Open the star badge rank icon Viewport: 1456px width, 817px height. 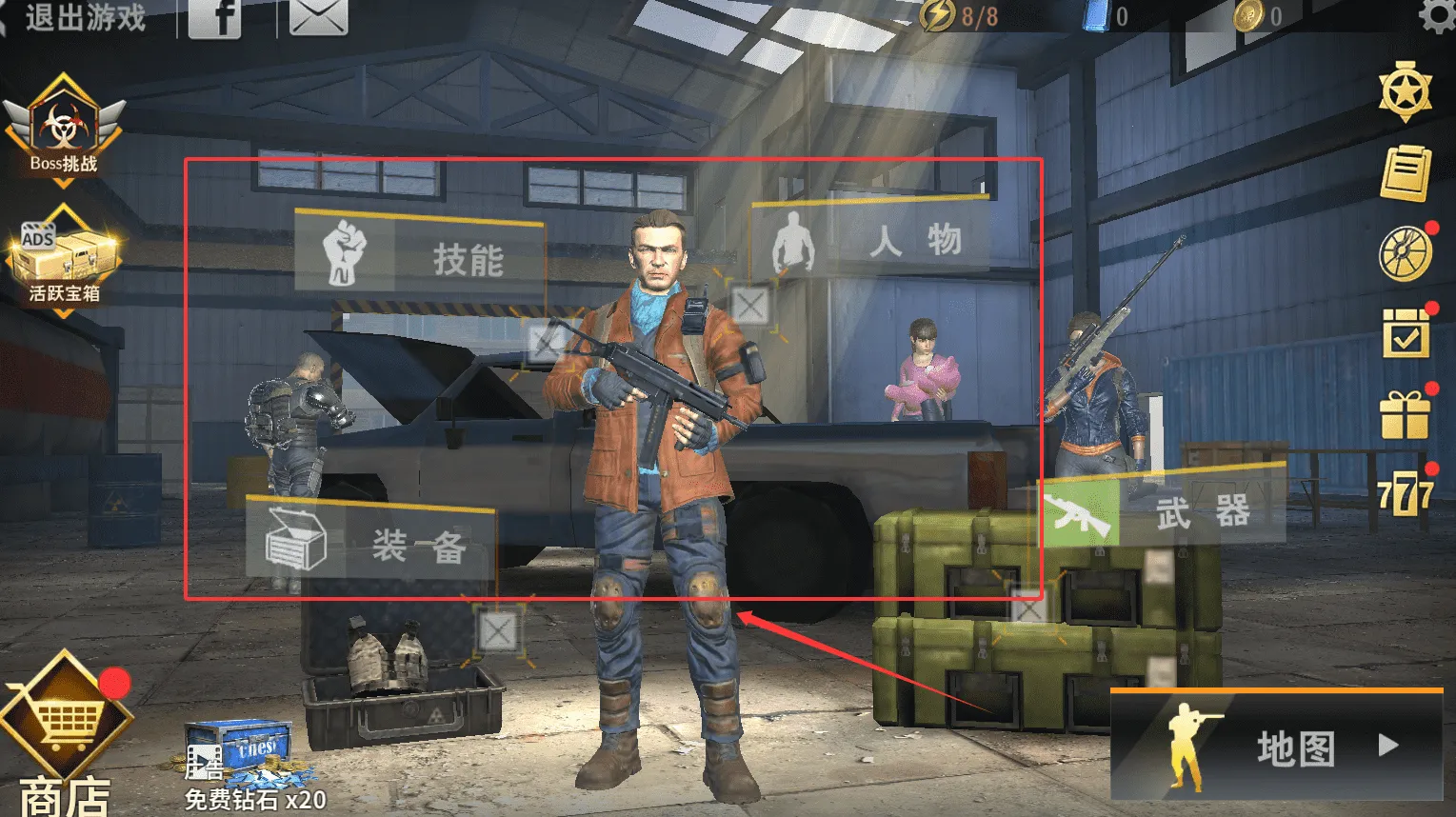tap(1406, 91)
